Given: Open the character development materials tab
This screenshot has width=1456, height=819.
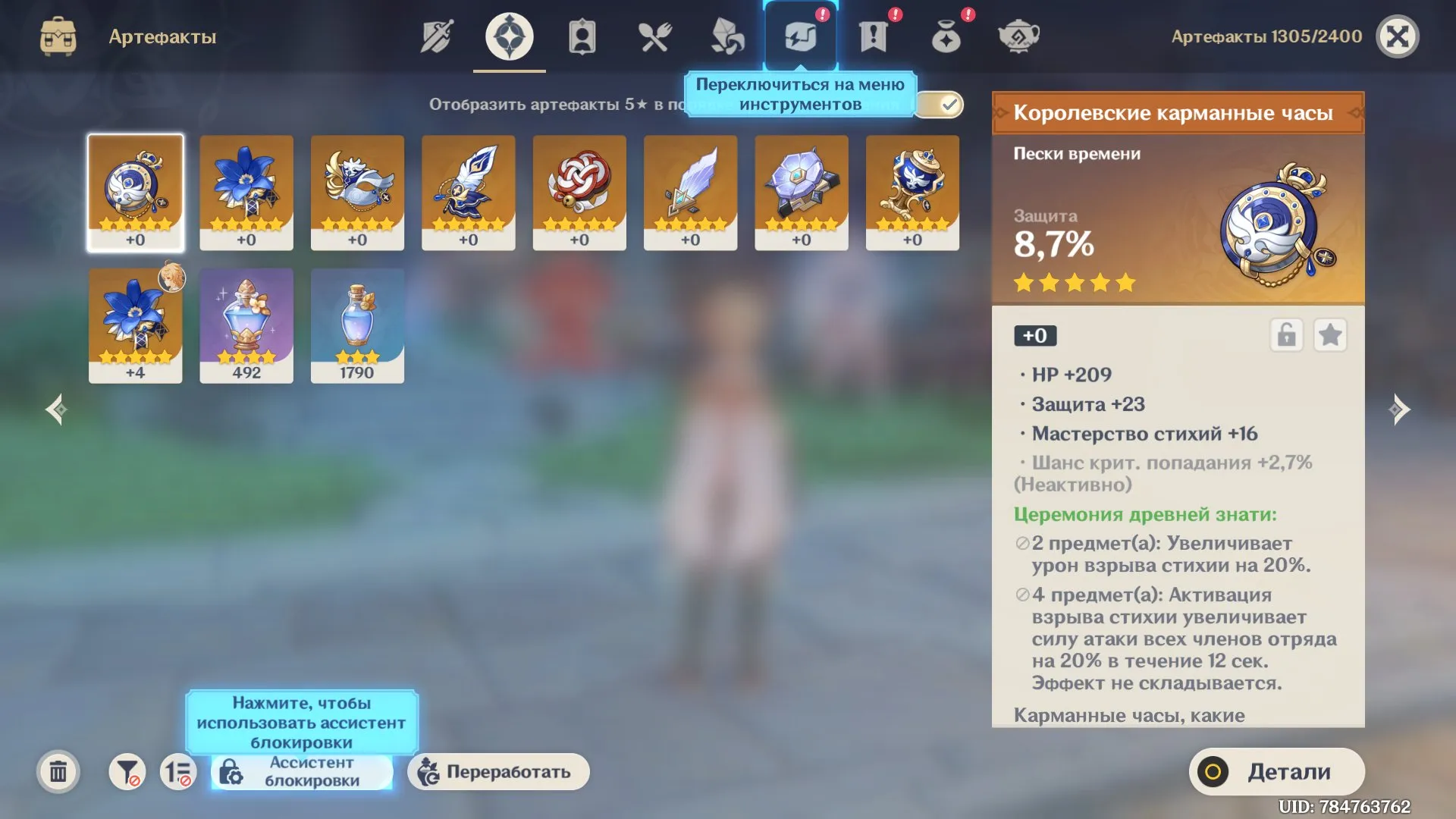Looking at the screenshot, I should pyautogui.click(x=728, y=35).
